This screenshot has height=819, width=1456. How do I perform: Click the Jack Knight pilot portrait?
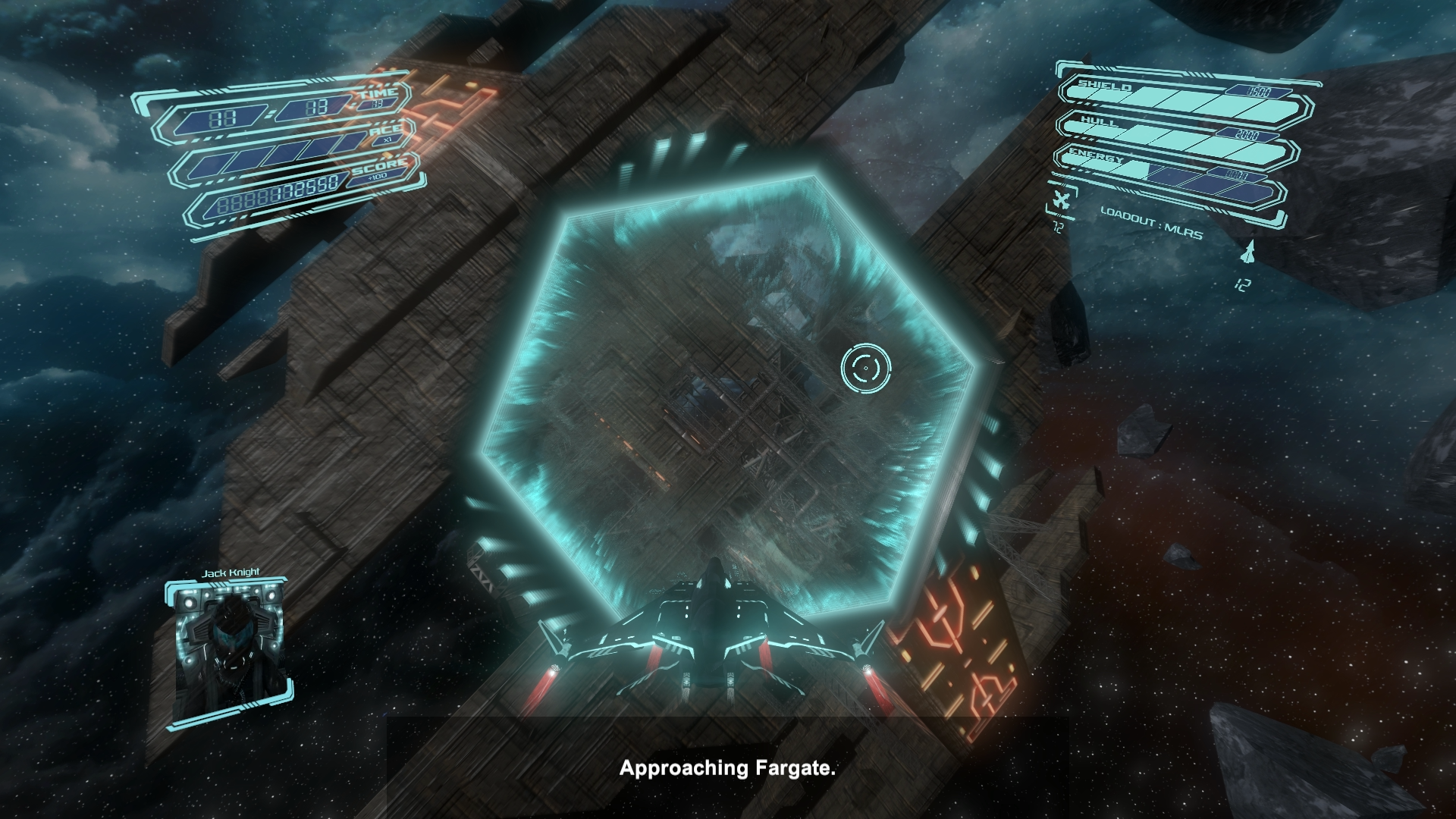229,652
